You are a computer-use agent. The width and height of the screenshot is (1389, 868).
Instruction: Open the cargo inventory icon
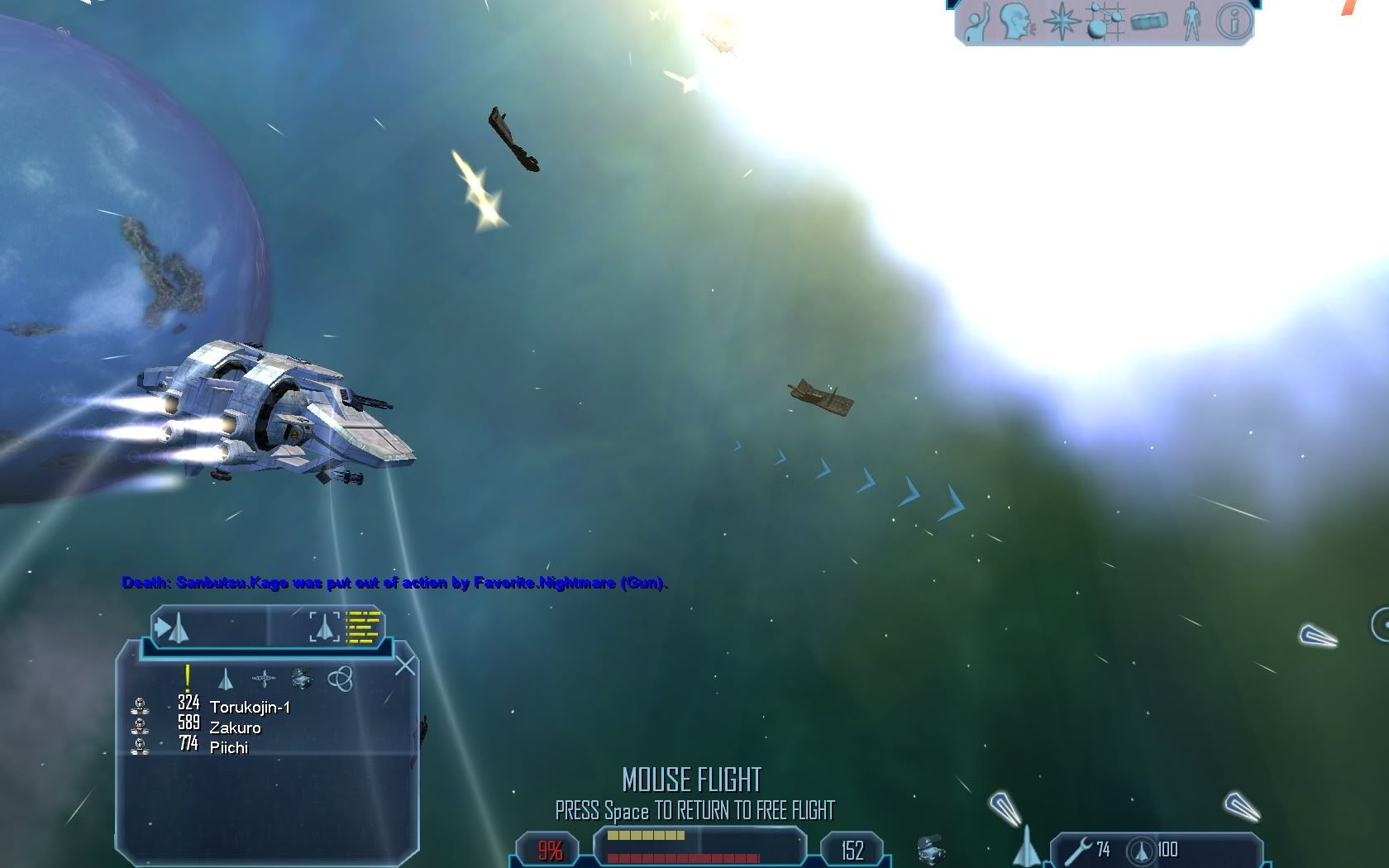[x=1149, y=22]
